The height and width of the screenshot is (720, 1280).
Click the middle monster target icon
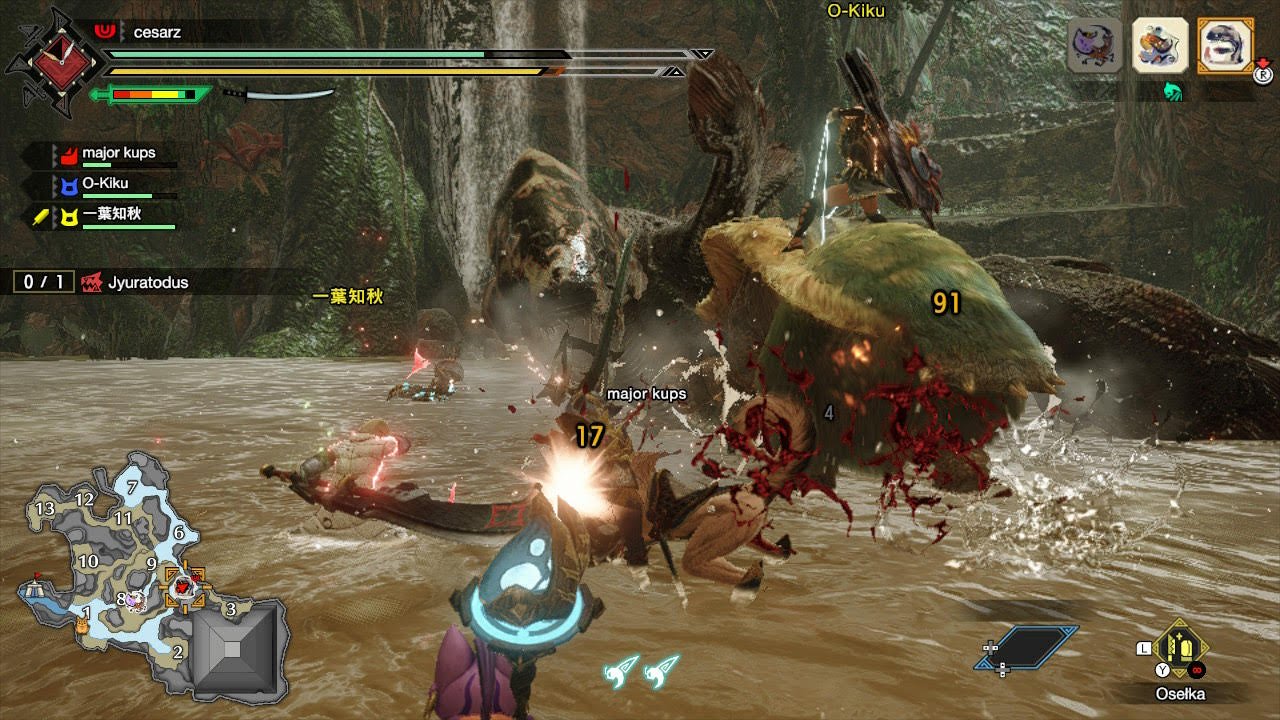(x=1159, y=46)
